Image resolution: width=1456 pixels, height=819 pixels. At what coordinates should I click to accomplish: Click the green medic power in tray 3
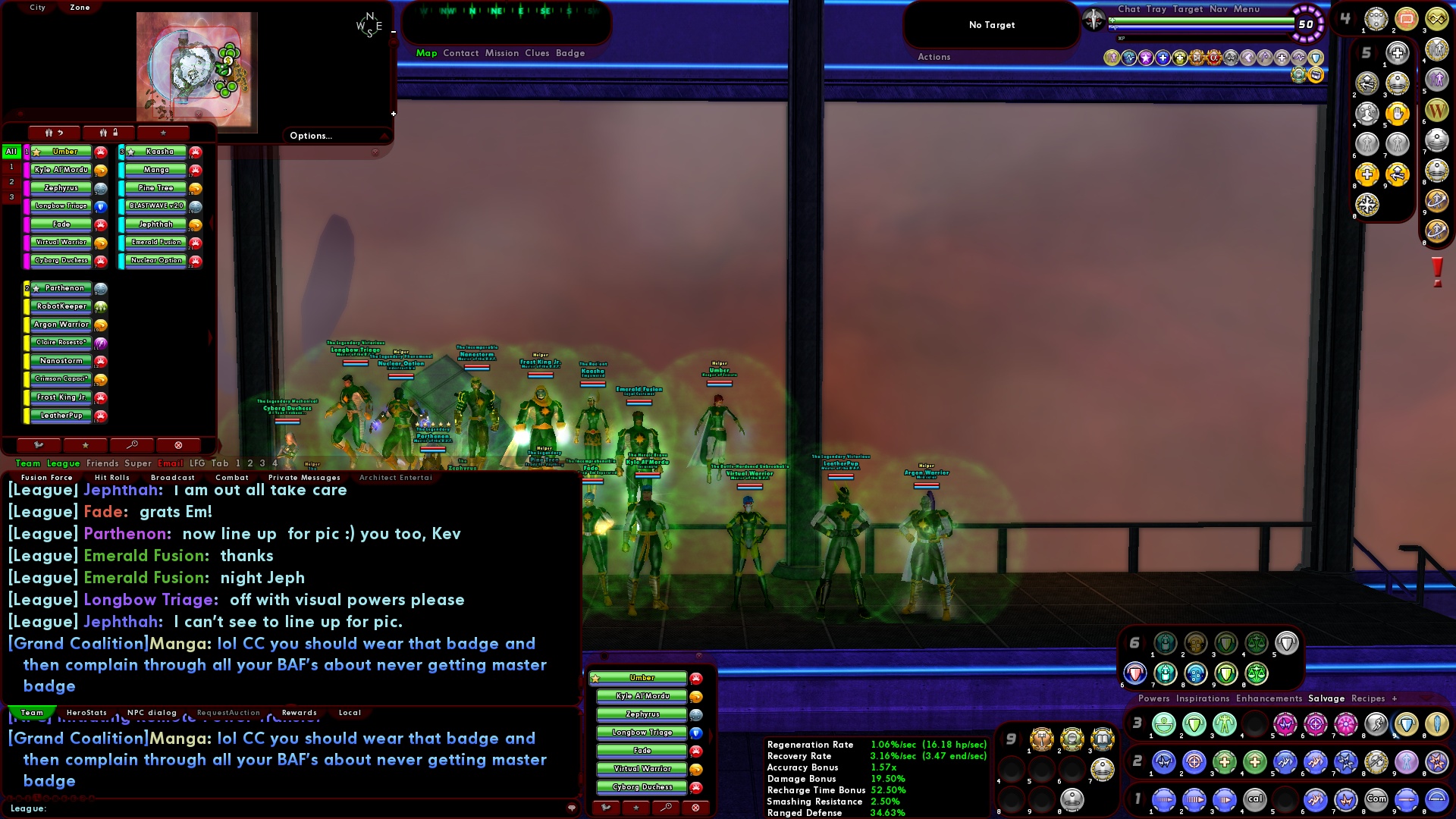point(1163,726)
